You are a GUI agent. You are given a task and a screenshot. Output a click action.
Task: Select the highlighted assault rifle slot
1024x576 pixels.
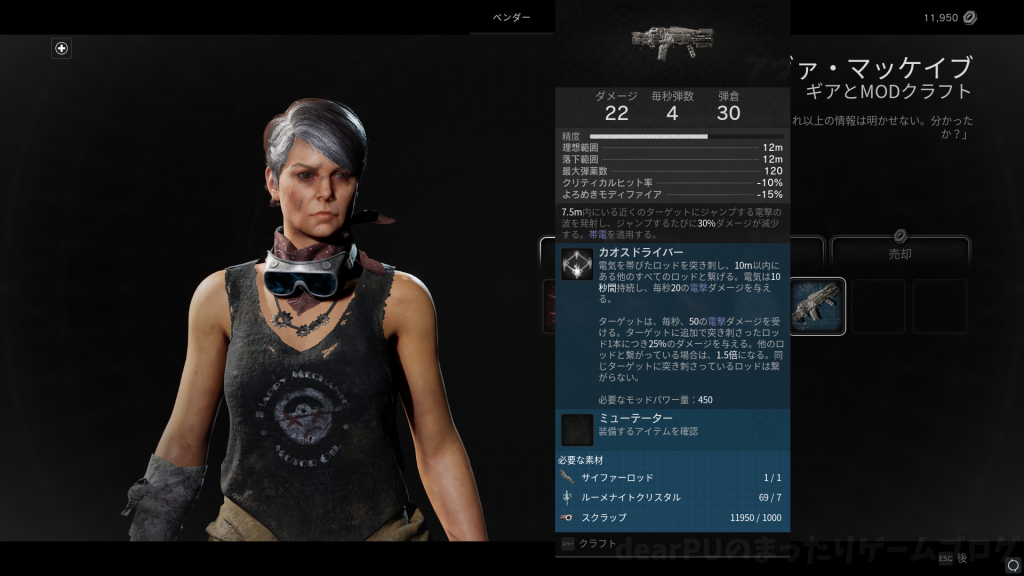(x=817, y=306)
